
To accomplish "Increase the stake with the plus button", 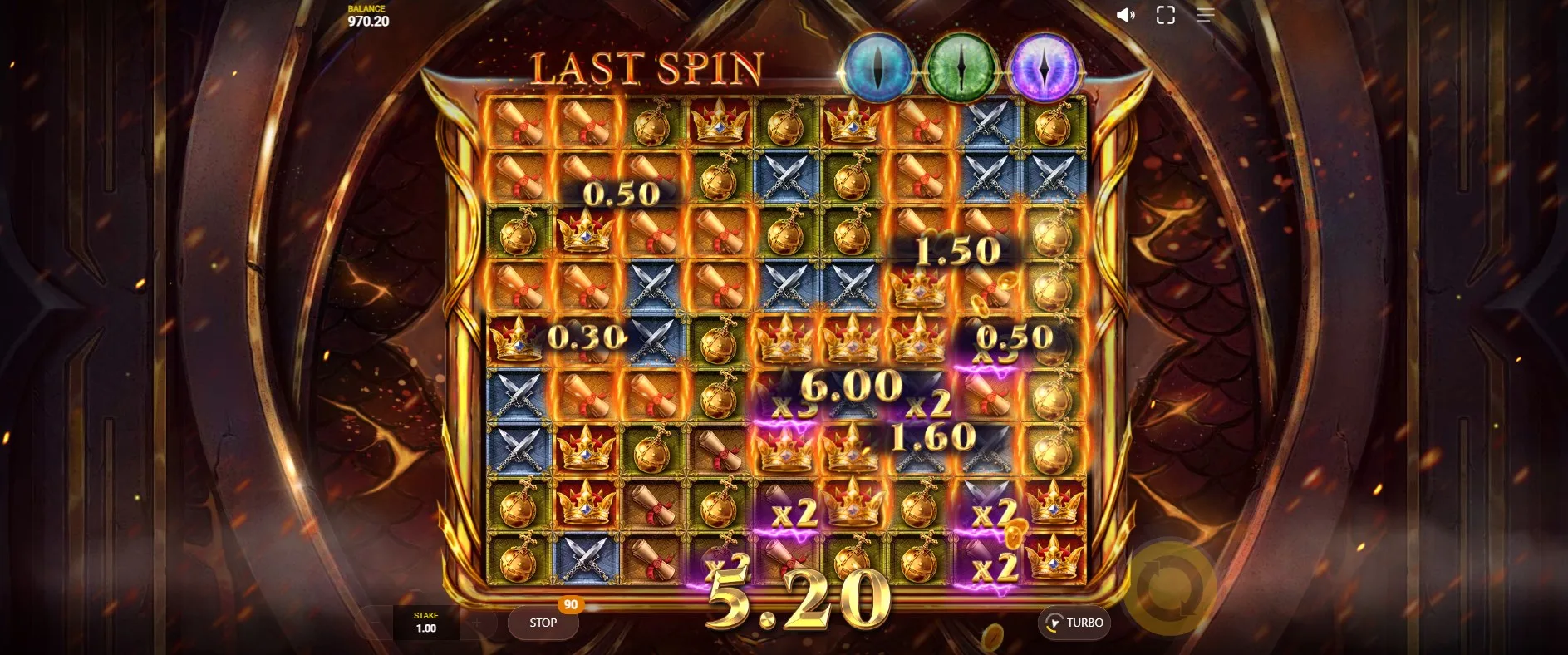I will point(476,623).
